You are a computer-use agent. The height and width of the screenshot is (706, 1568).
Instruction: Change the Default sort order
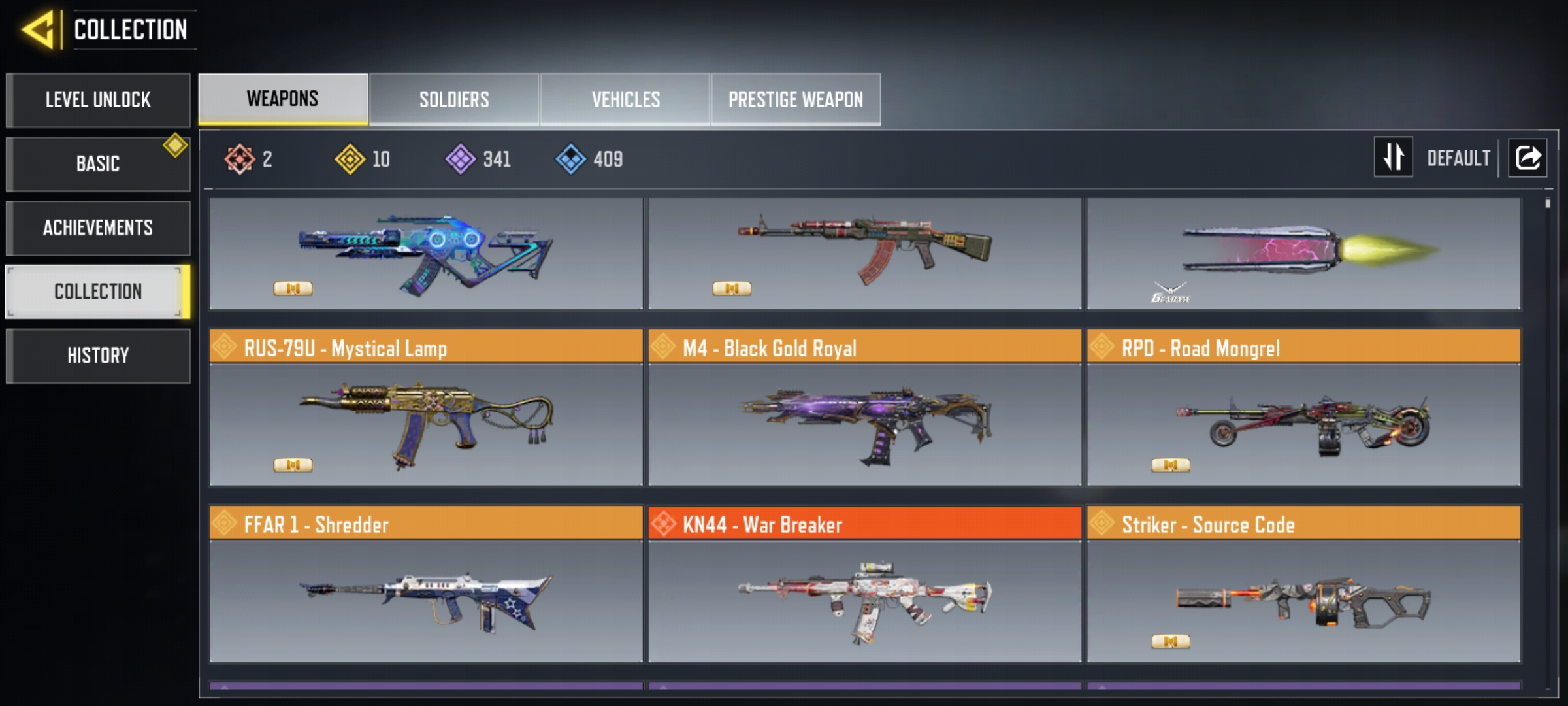click(1394, 157)
